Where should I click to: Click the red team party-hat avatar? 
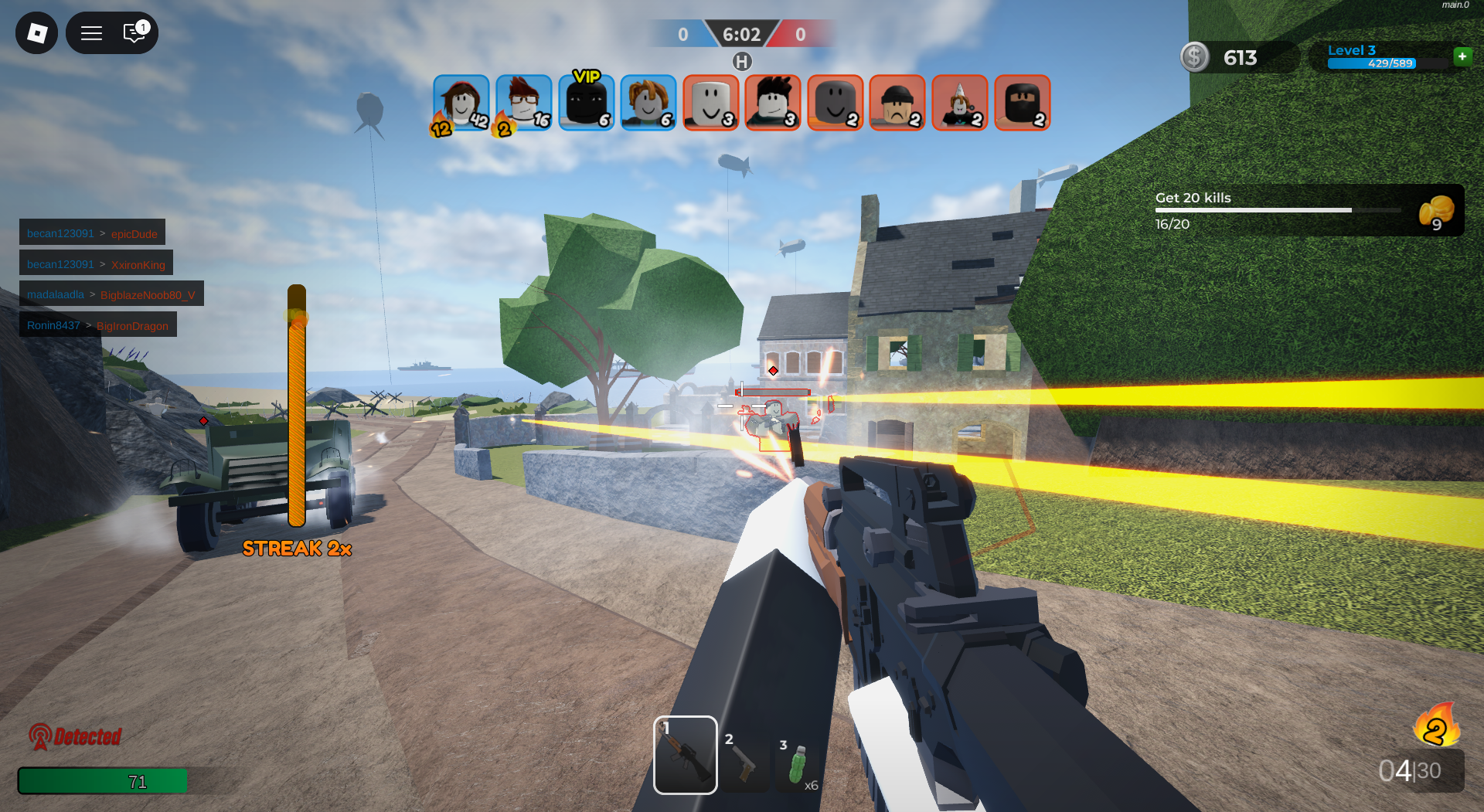click(959, 103)
